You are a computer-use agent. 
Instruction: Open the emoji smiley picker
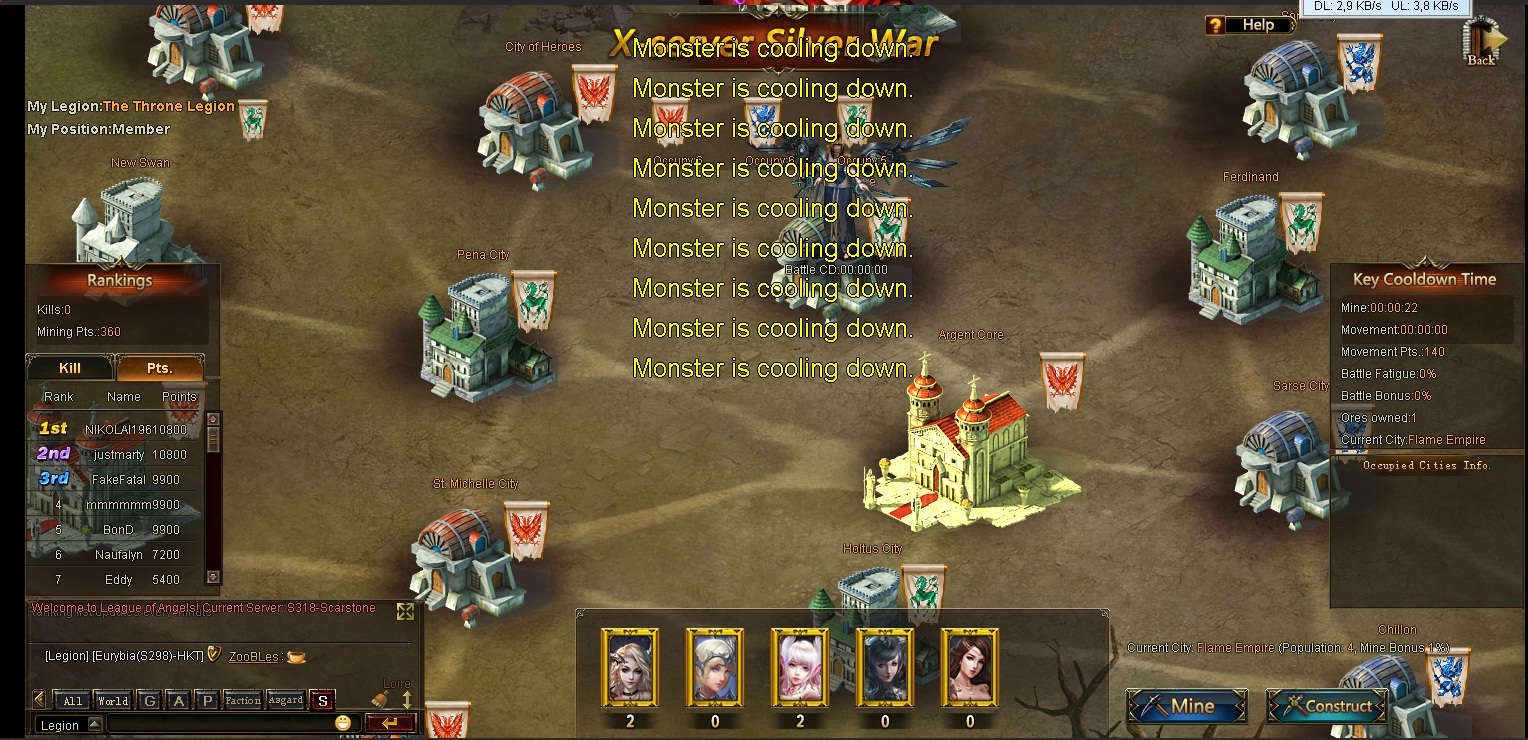[344, 723]
